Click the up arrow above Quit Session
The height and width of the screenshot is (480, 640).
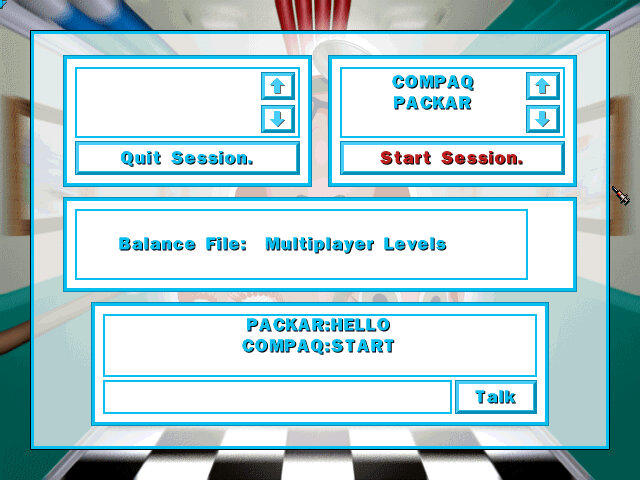(x=277, y=86)
